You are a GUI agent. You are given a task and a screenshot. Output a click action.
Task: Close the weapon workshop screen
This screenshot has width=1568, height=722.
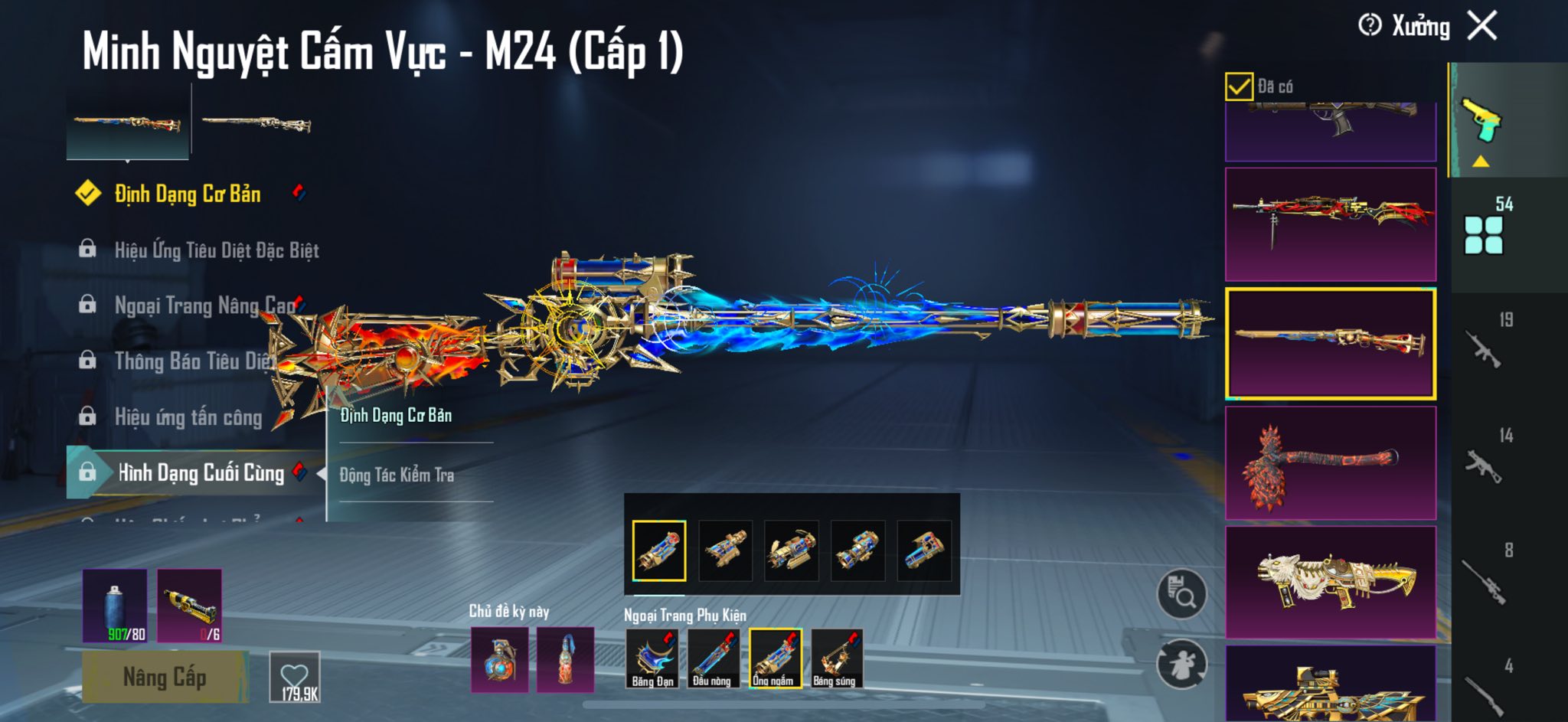click(1482, 26)
